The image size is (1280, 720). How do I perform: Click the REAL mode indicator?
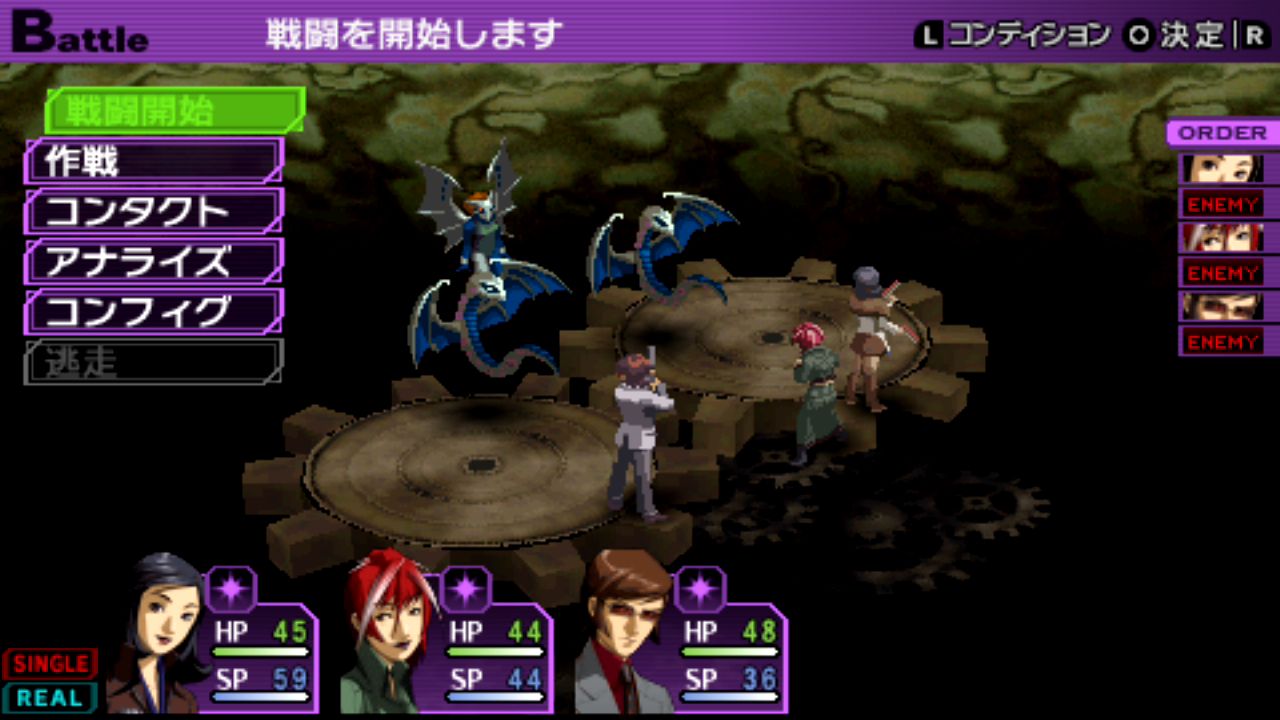(x=49, y=697)
